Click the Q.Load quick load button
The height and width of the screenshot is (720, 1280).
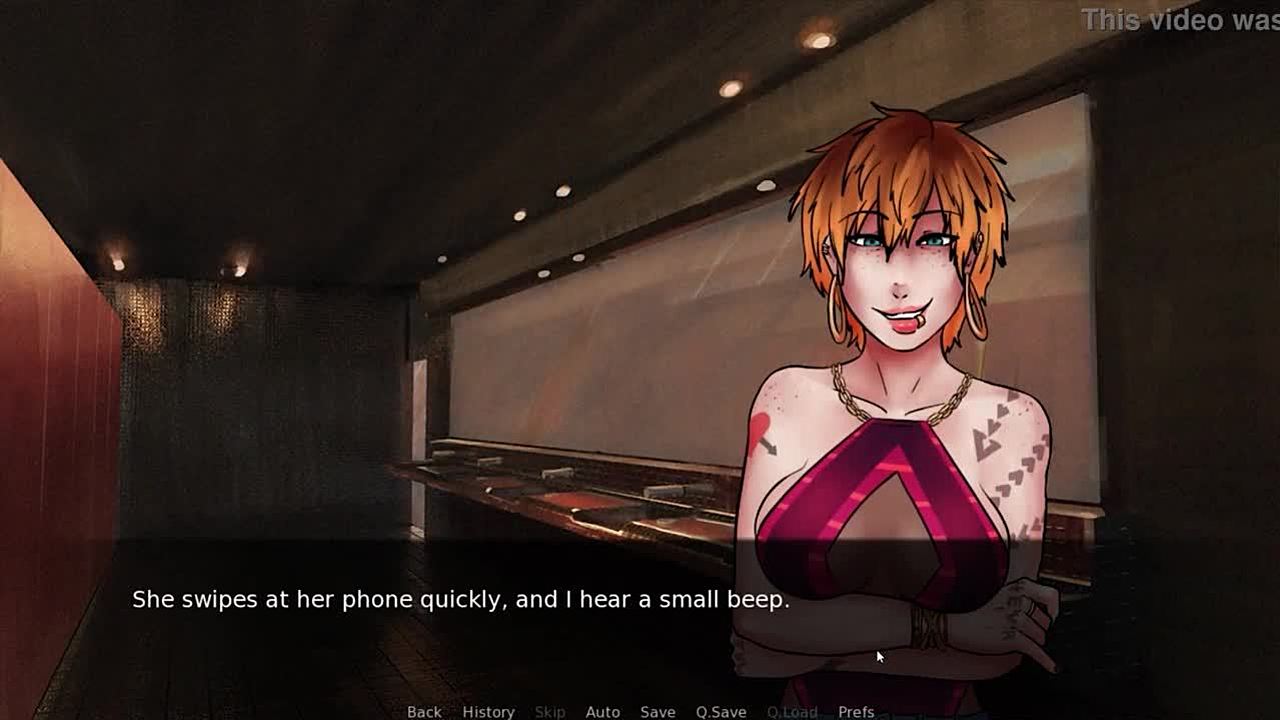click(x=792, y=711)
